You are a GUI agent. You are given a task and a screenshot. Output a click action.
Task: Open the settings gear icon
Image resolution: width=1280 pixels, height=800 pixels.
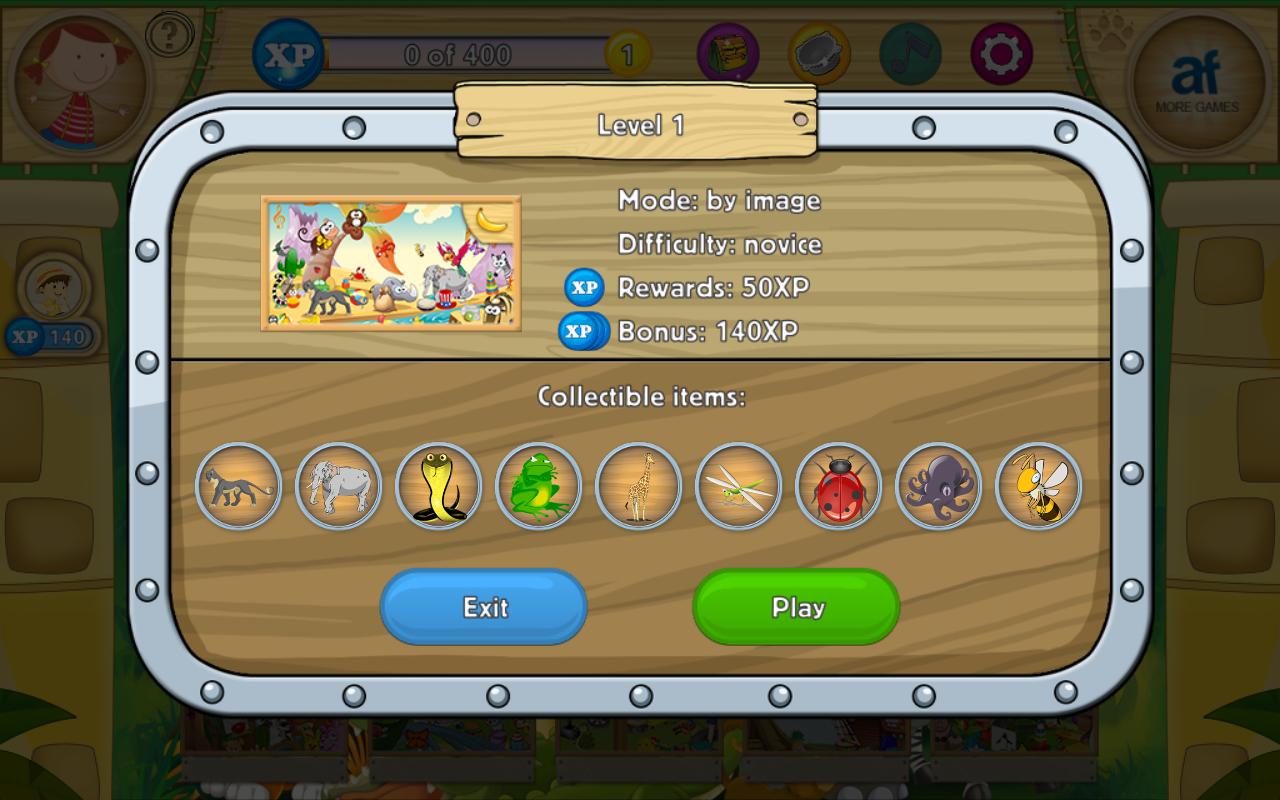coord(1001,54)
